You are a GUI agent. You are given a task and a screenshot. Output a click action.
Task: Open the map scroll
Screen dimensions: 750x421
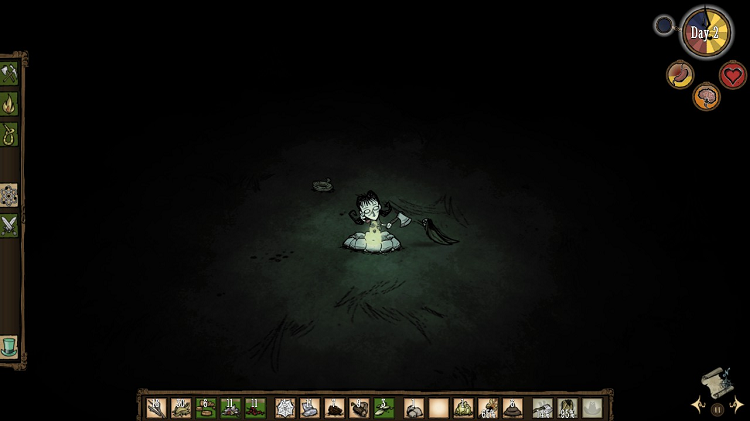(714, 383)
